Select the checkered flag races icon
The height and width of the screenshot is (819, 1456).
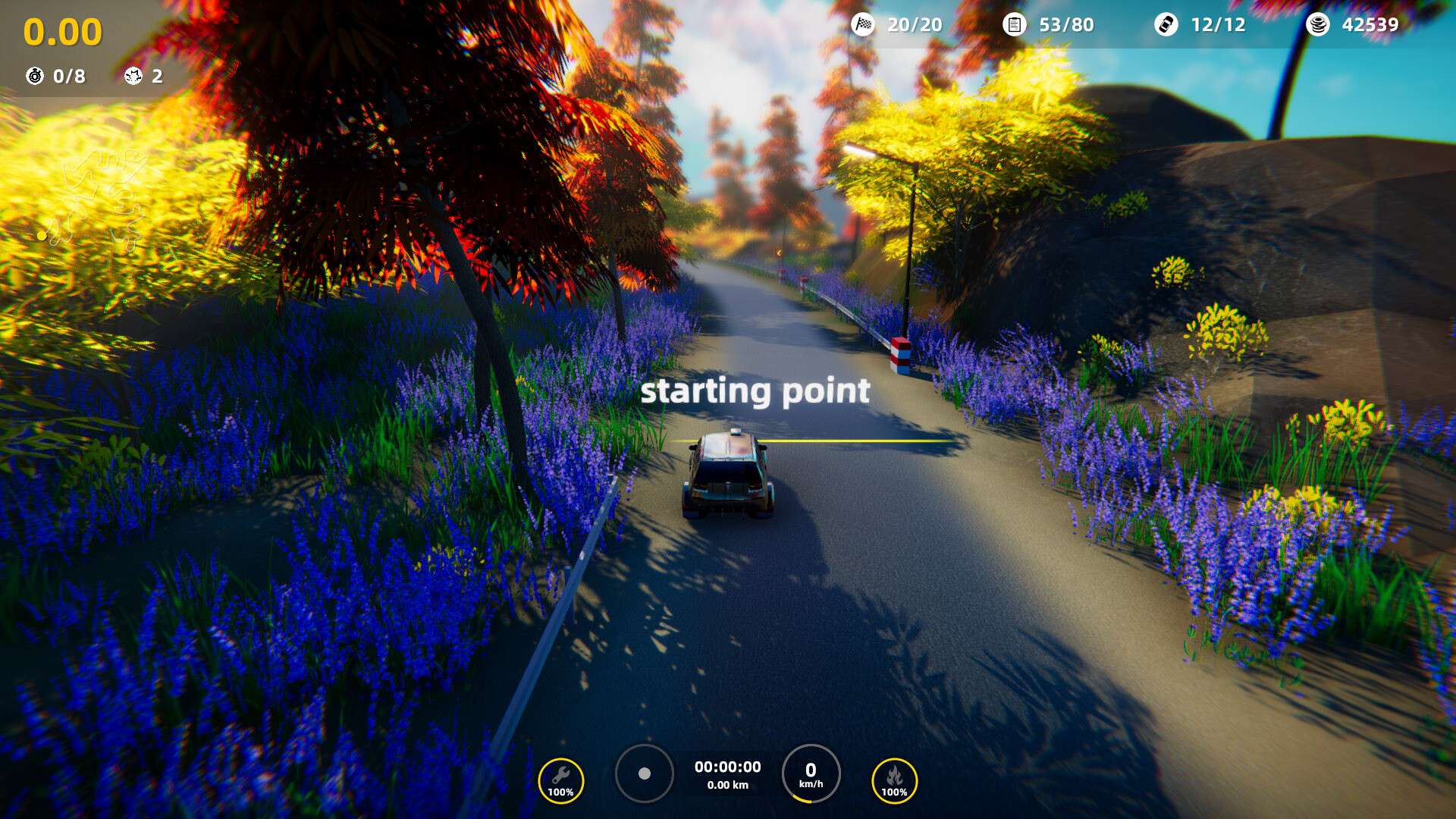point(863,24)
